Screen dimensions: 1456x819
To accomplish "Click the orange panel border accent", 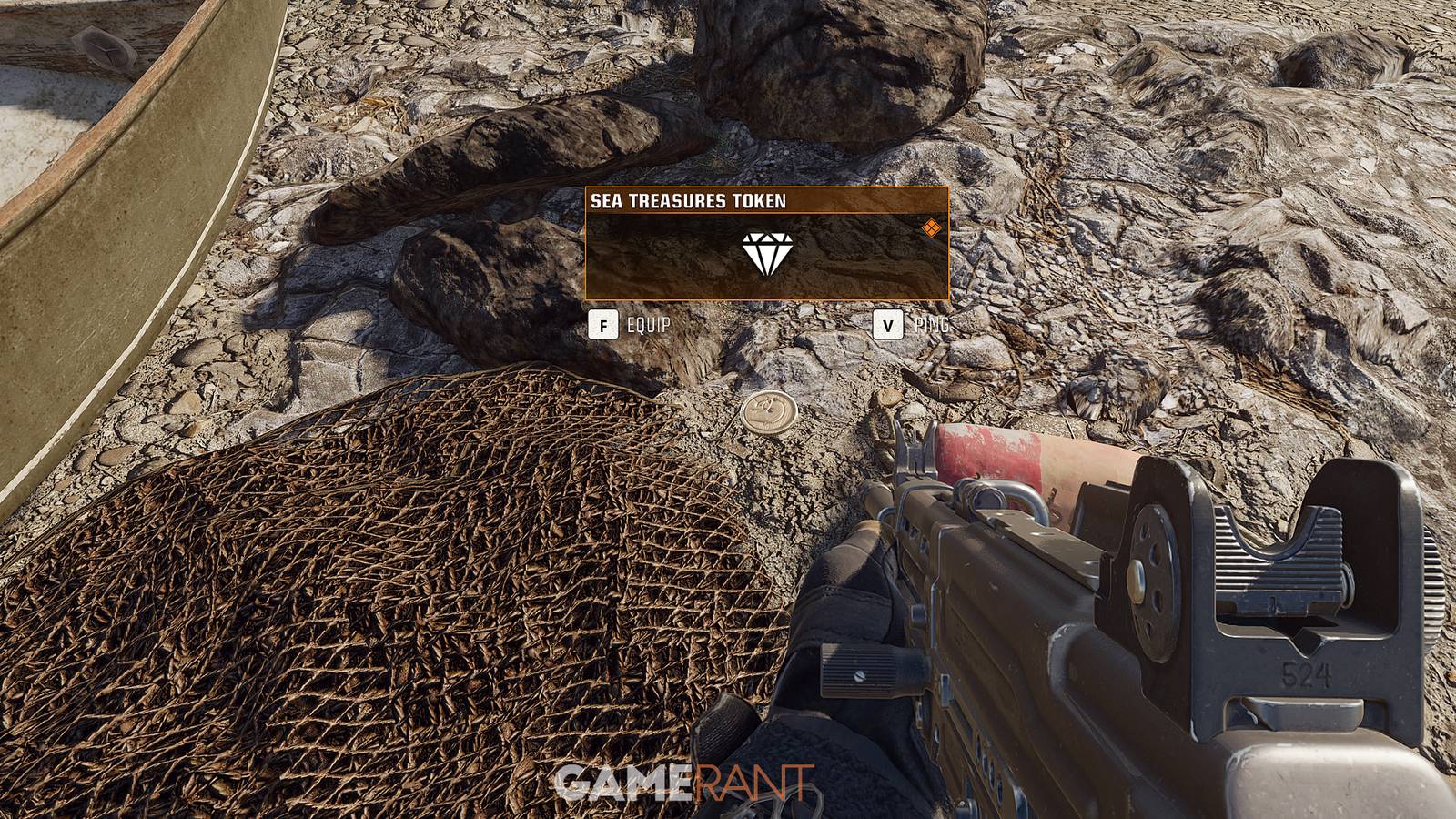I will pos(587,246).
